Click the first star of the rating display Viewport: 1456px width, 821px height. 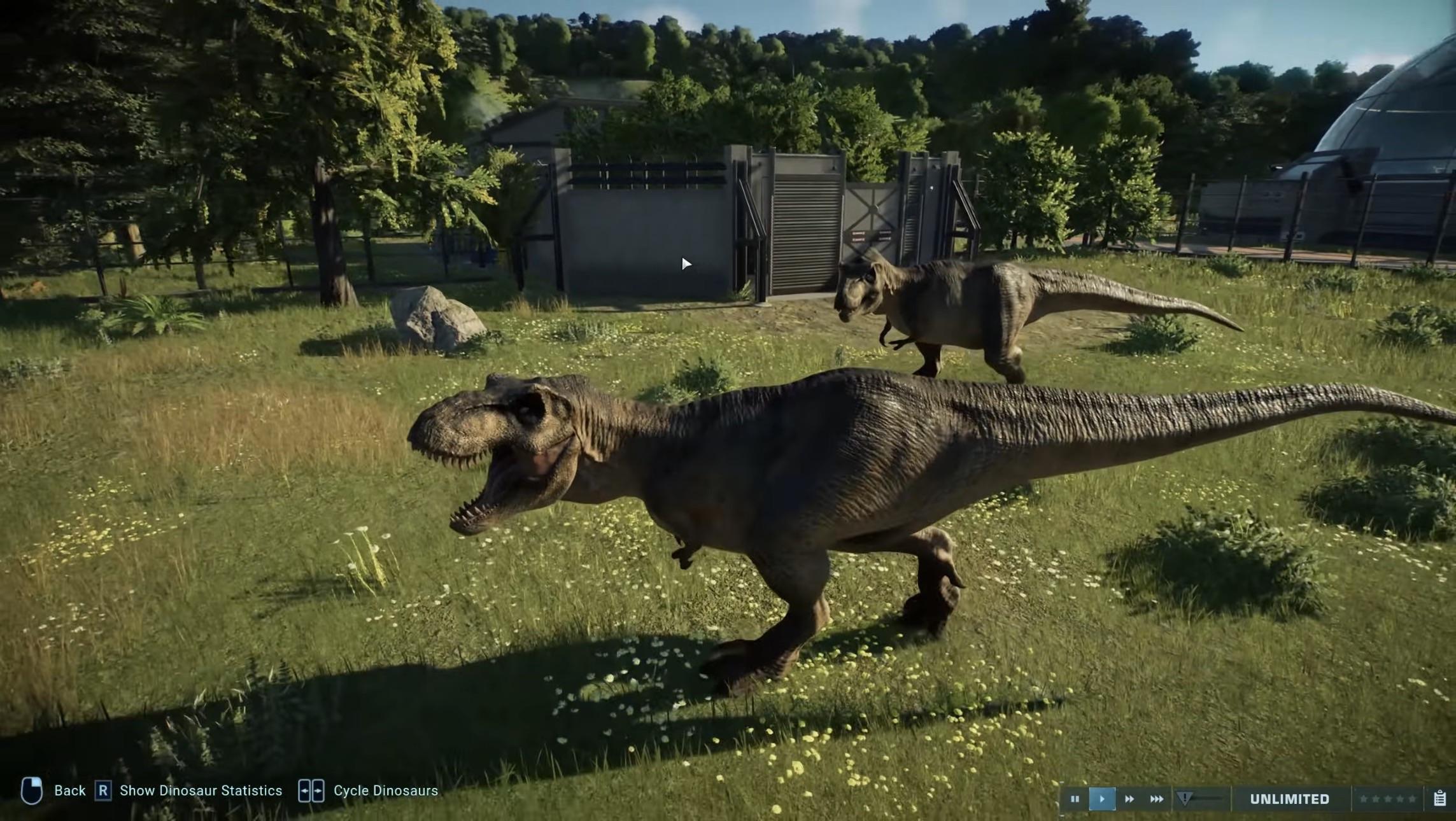1364,799
